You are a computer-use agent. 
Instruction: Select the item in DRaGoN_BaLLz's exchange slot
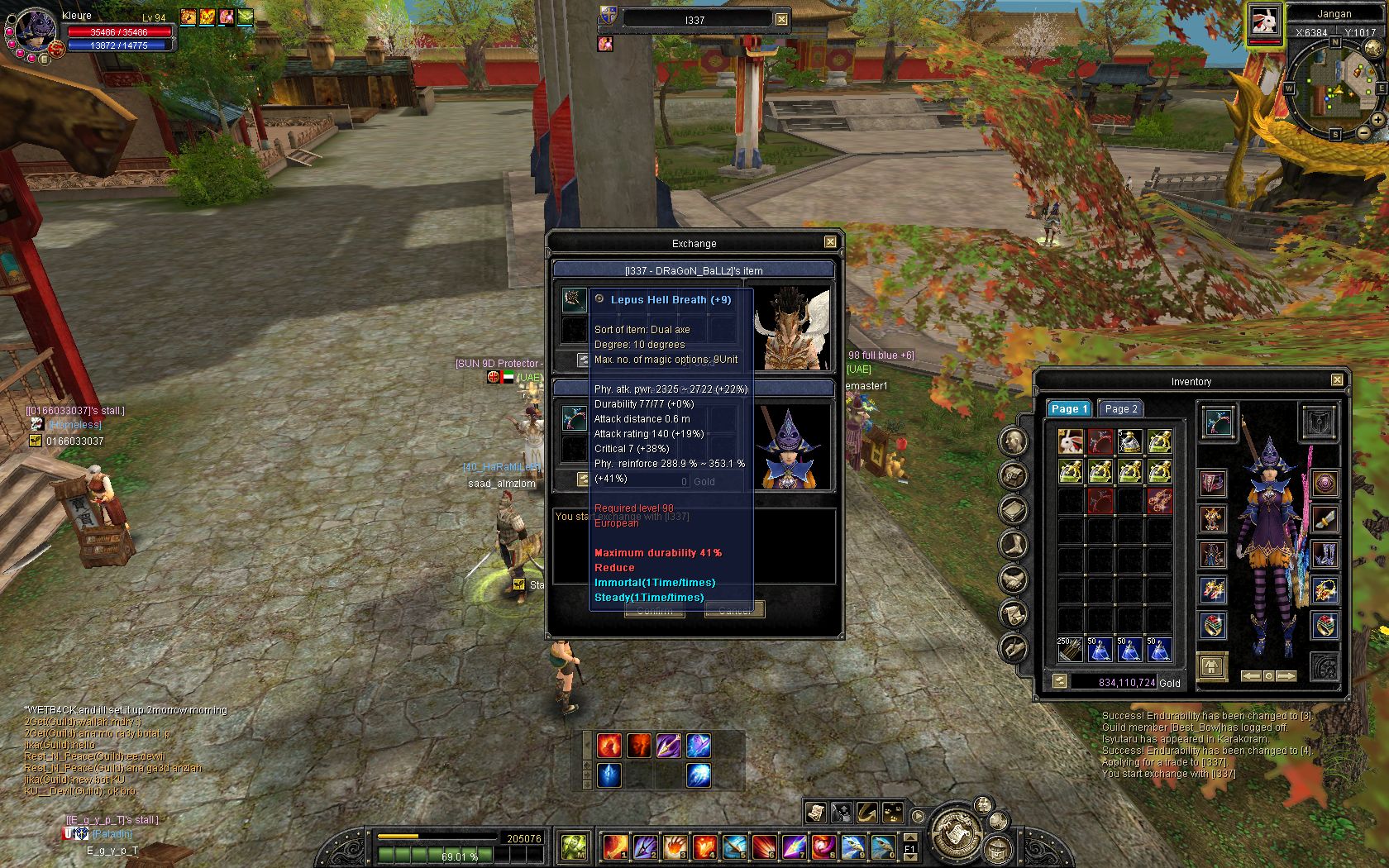coord(575,299)
